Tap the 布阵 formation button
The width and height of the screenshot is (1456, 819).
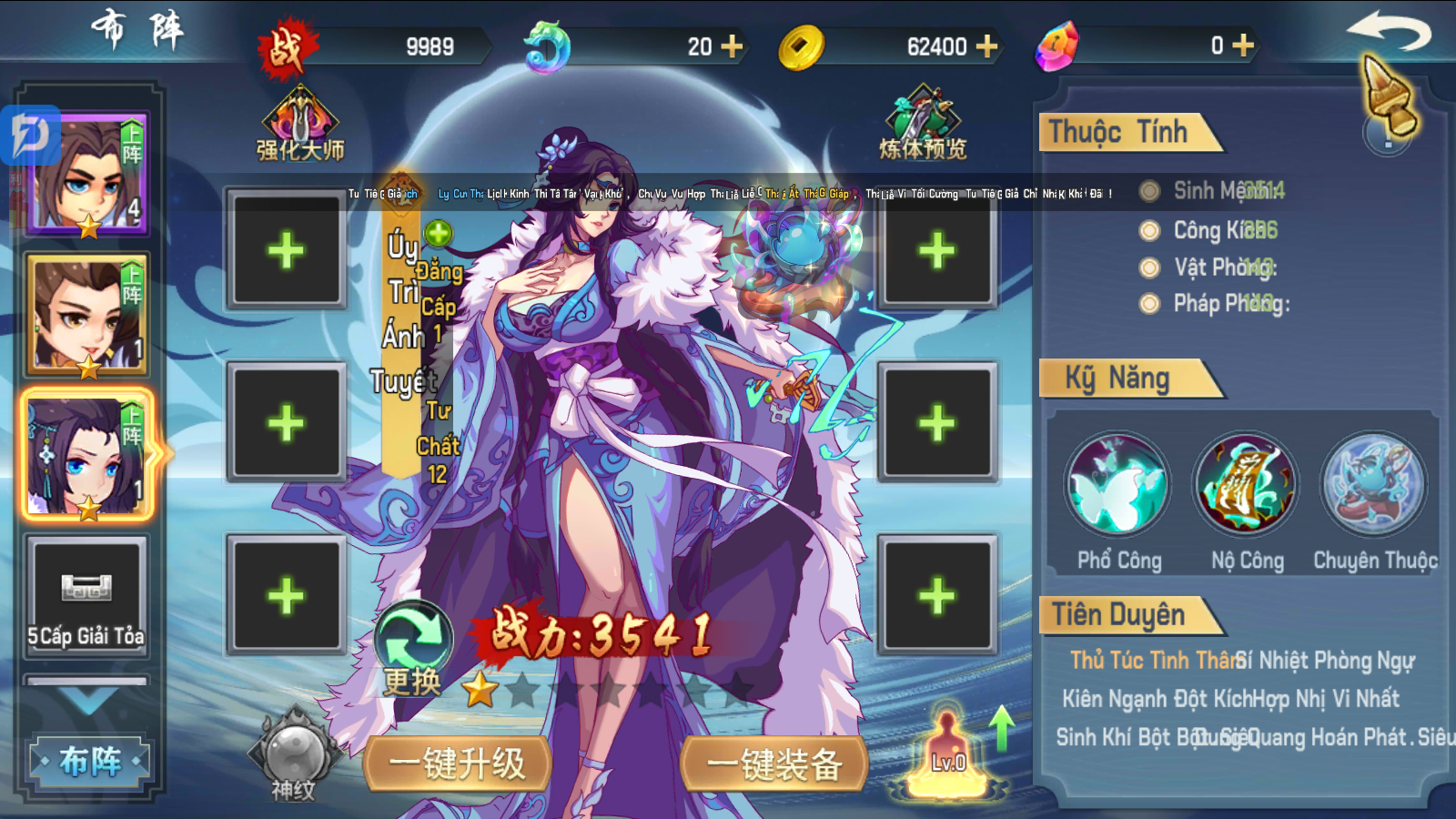(x=89, y=761)
